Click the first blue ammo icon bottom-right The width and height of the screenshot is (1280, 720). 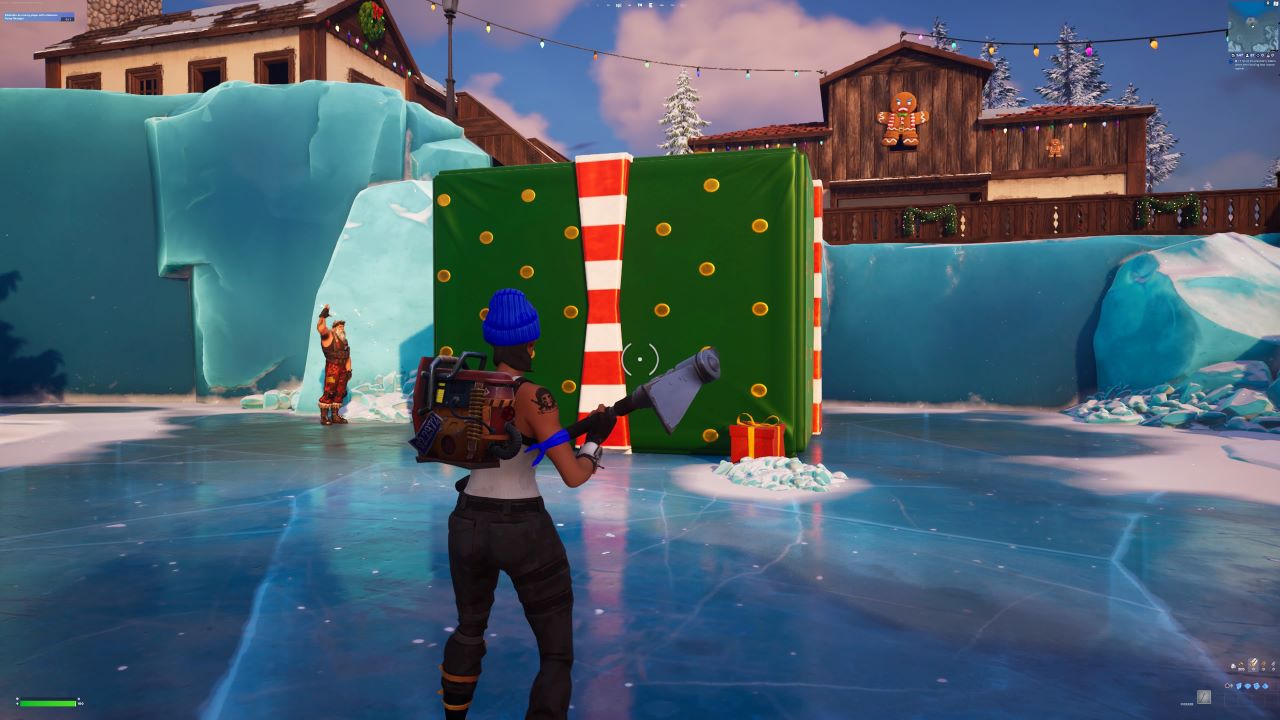coord(1239,686)
